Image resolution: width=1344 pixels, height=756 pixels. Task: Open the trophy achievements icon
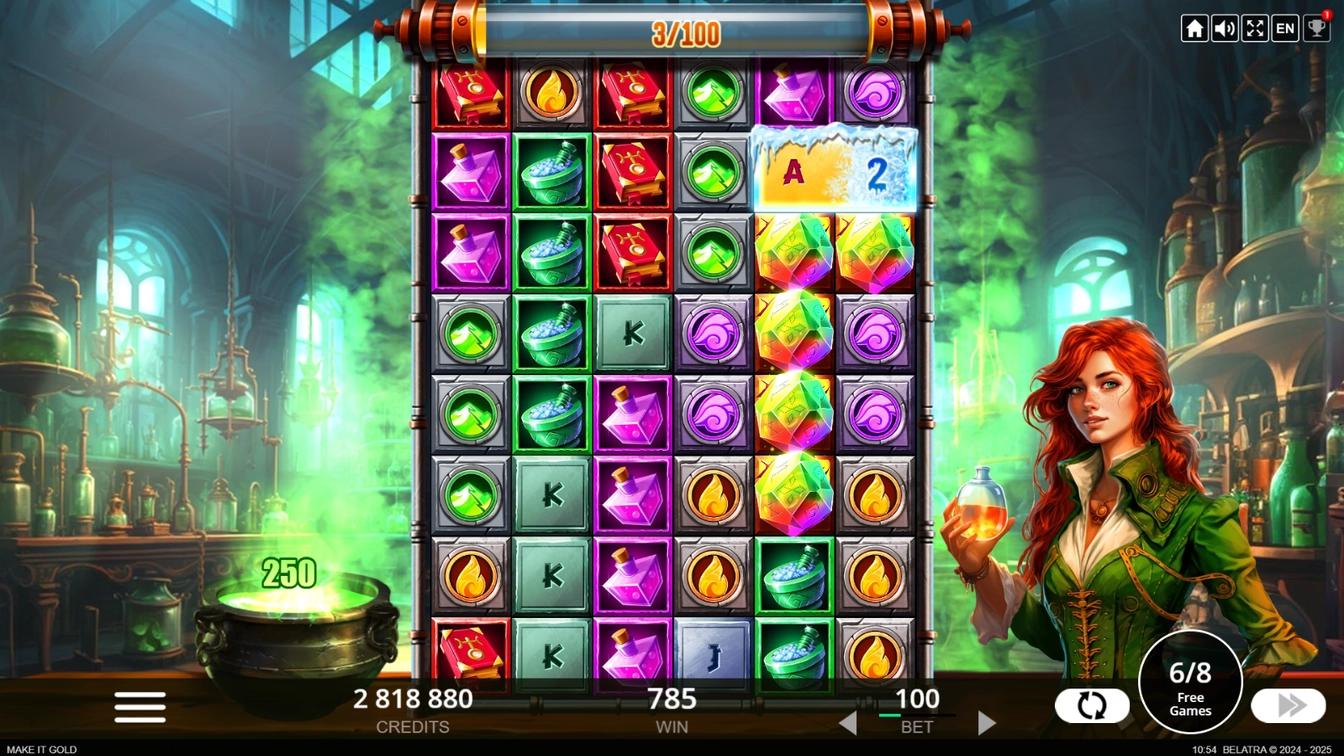click(1316, 28)
